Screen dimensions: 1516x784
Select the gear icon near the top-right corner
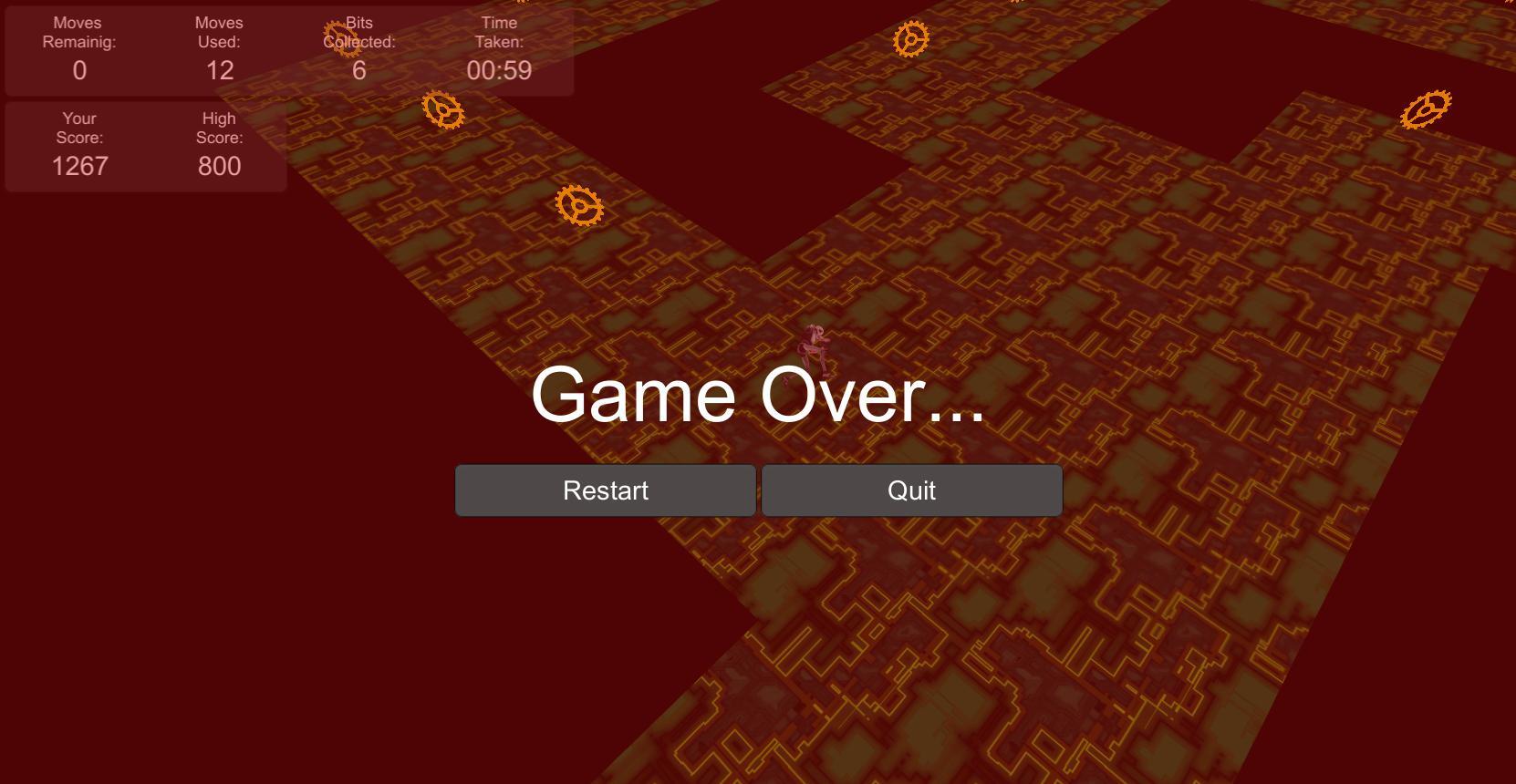point(1426,108)
